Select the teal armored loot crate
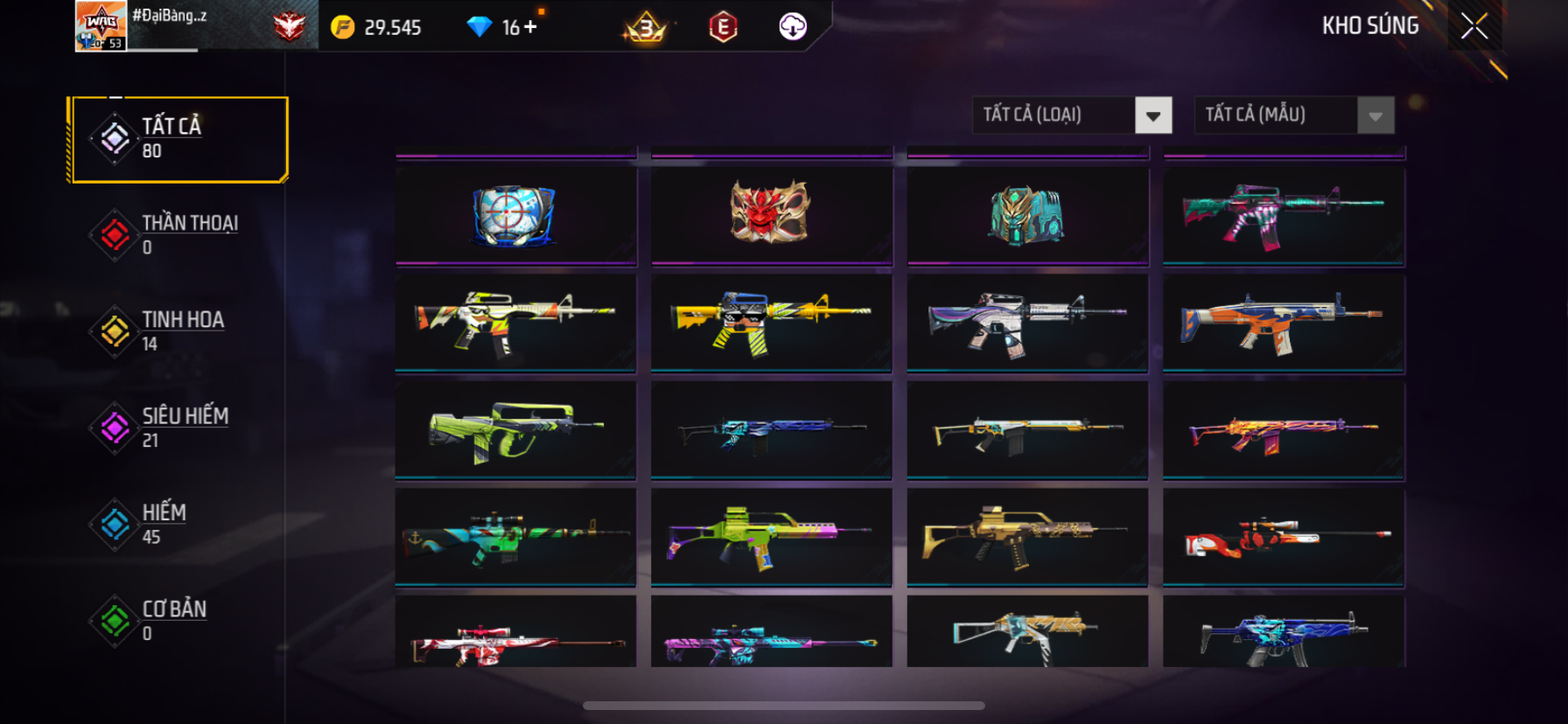This screenshot has height=724, width=1568. click(x=1026, y=214)
